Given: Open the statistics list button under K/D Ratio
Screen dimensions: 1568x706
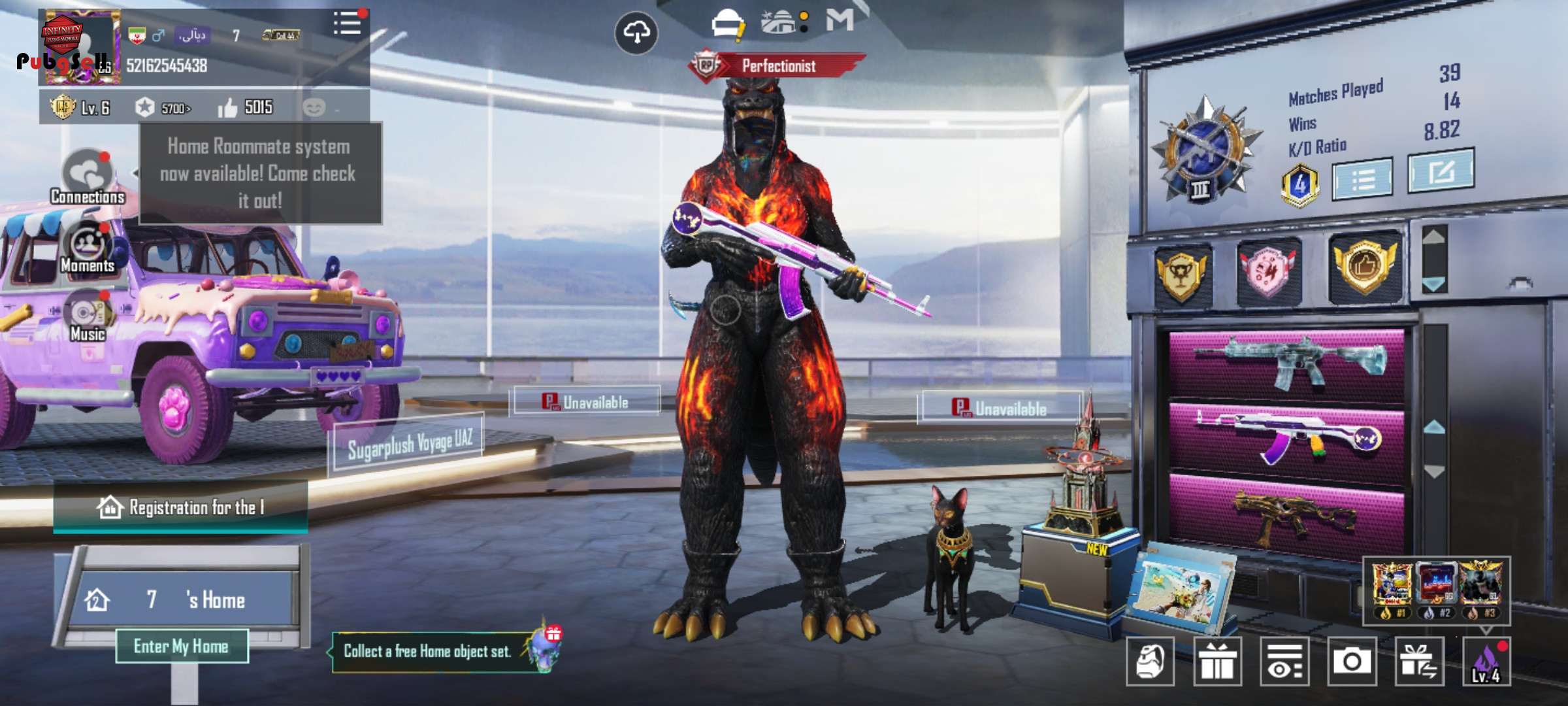Looking at the screenshot, I should (x=1362, y=178).
